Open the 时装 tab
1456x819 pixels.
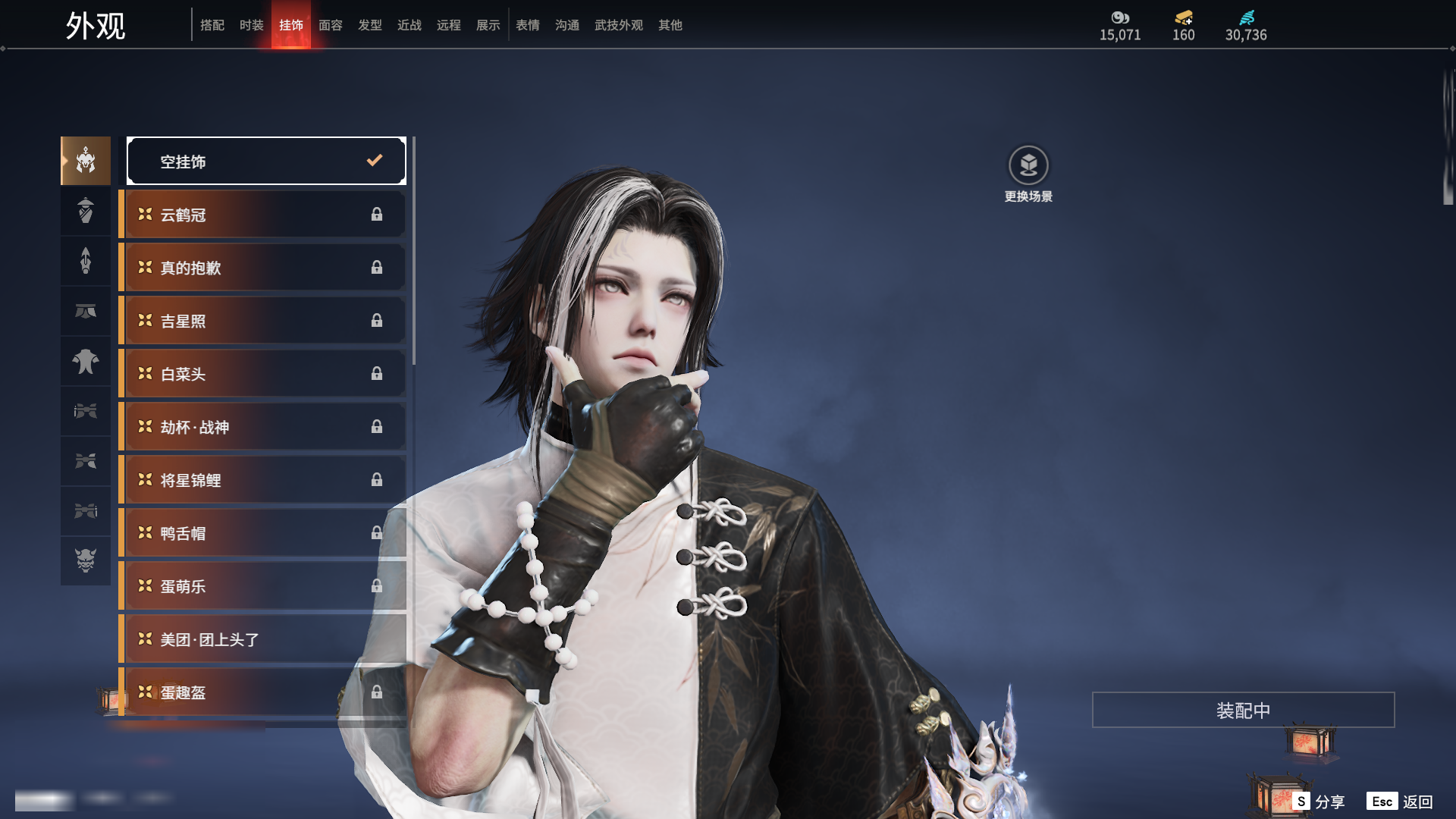point(252,25)
